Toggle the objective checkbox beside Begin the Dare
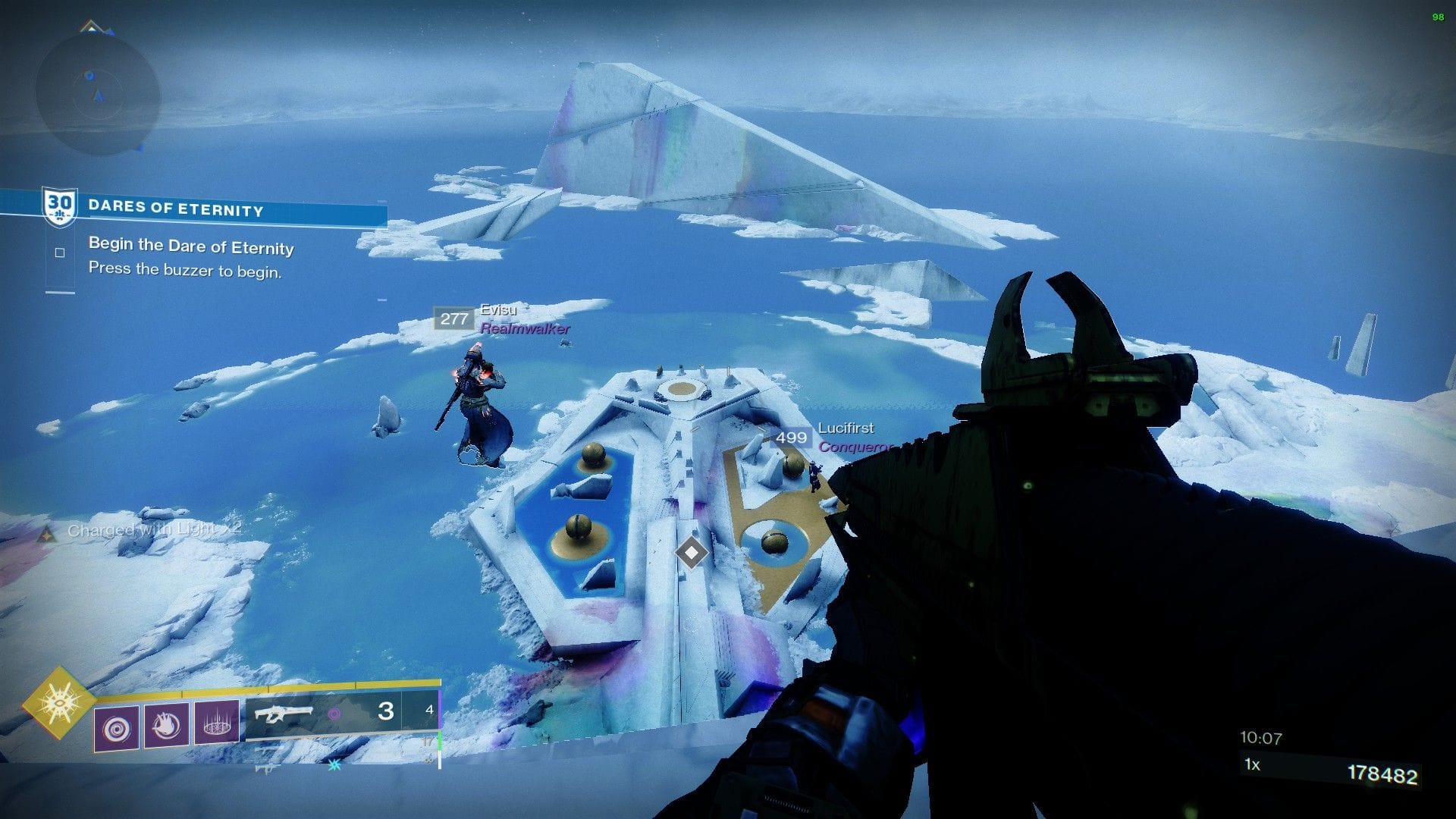 58,251
